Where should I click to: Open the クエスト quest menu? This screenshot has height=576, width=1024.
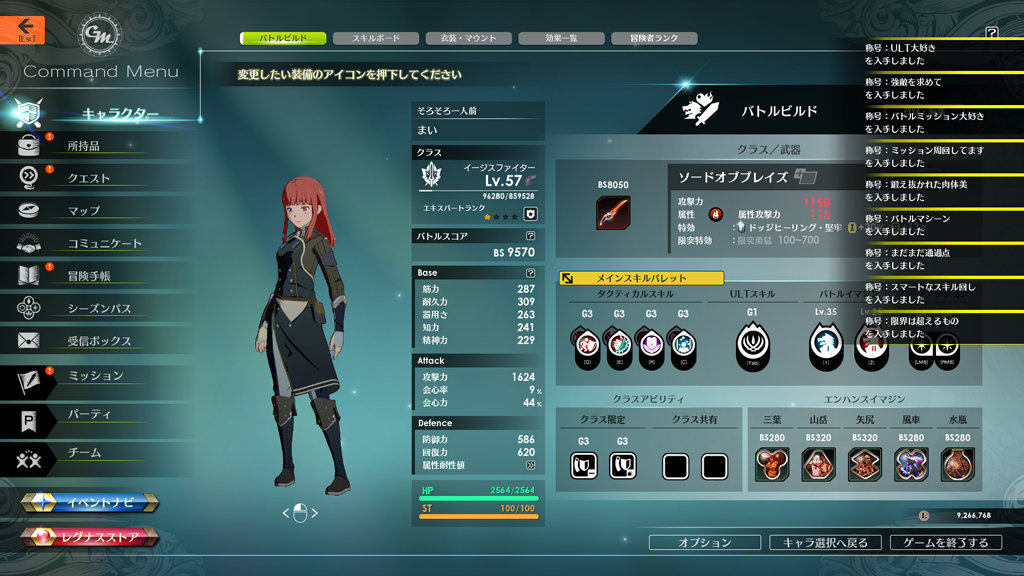[88, 178]
